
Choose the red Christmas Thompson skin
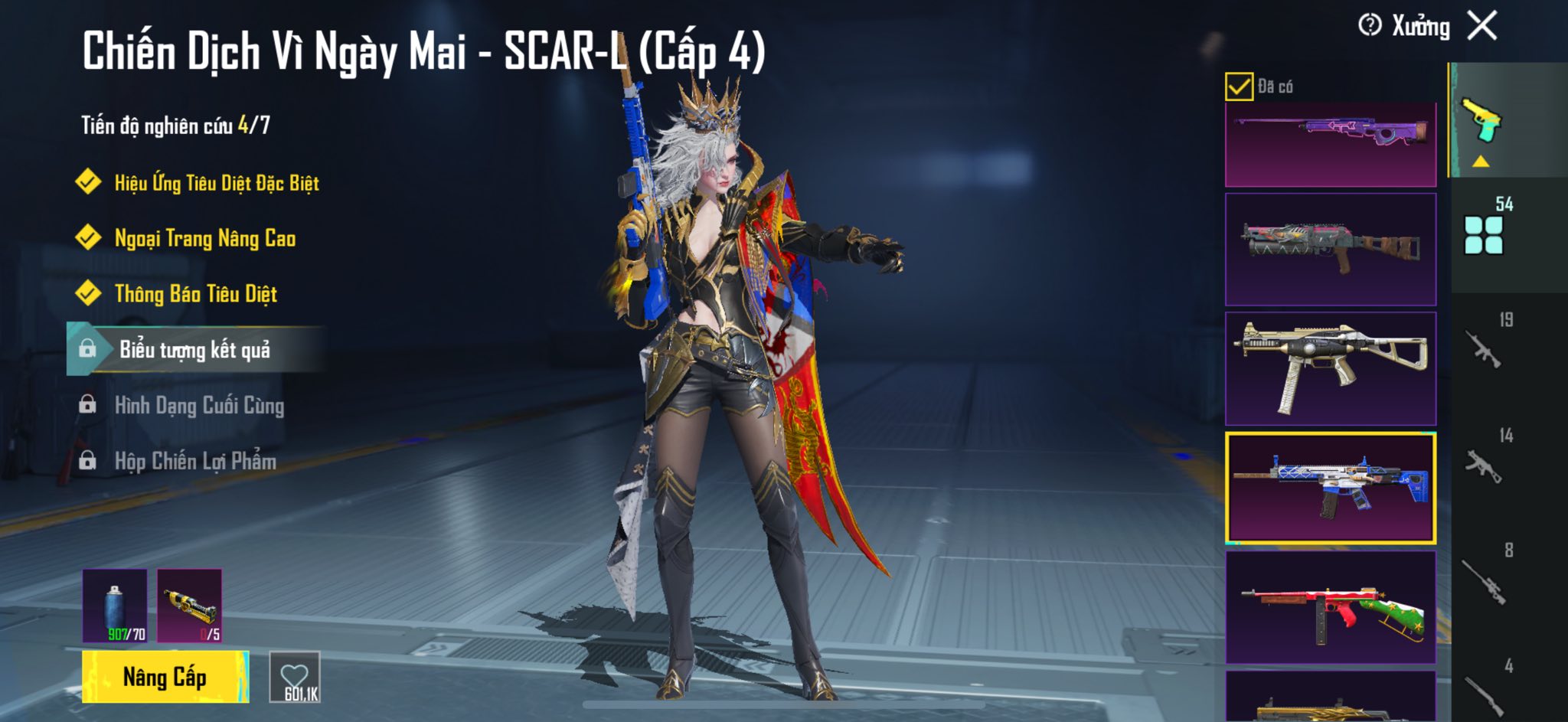tap(1330, 607)
